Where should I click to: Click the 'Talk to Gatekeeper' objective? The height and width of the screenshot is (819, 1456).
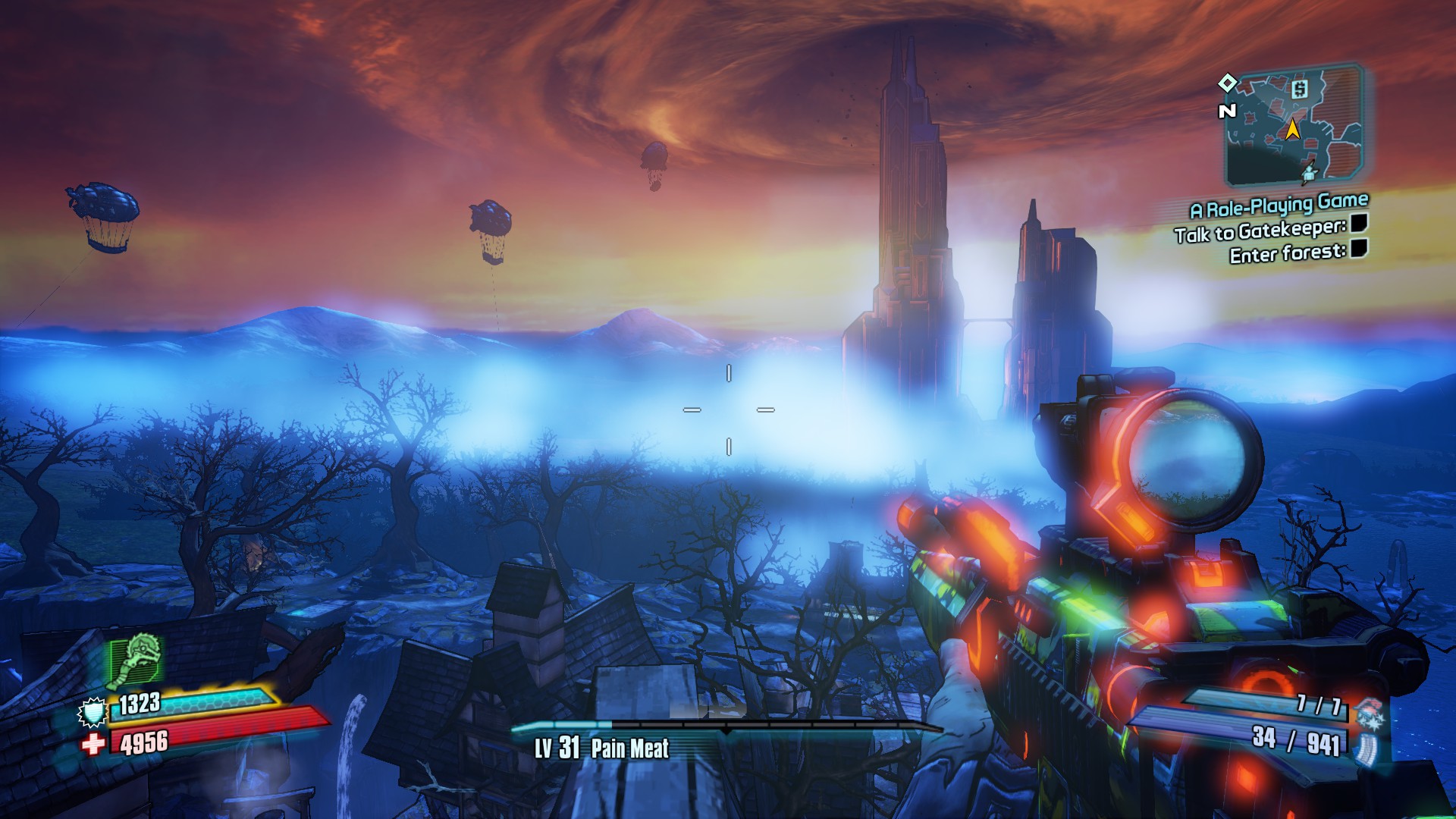point(1260,230)
